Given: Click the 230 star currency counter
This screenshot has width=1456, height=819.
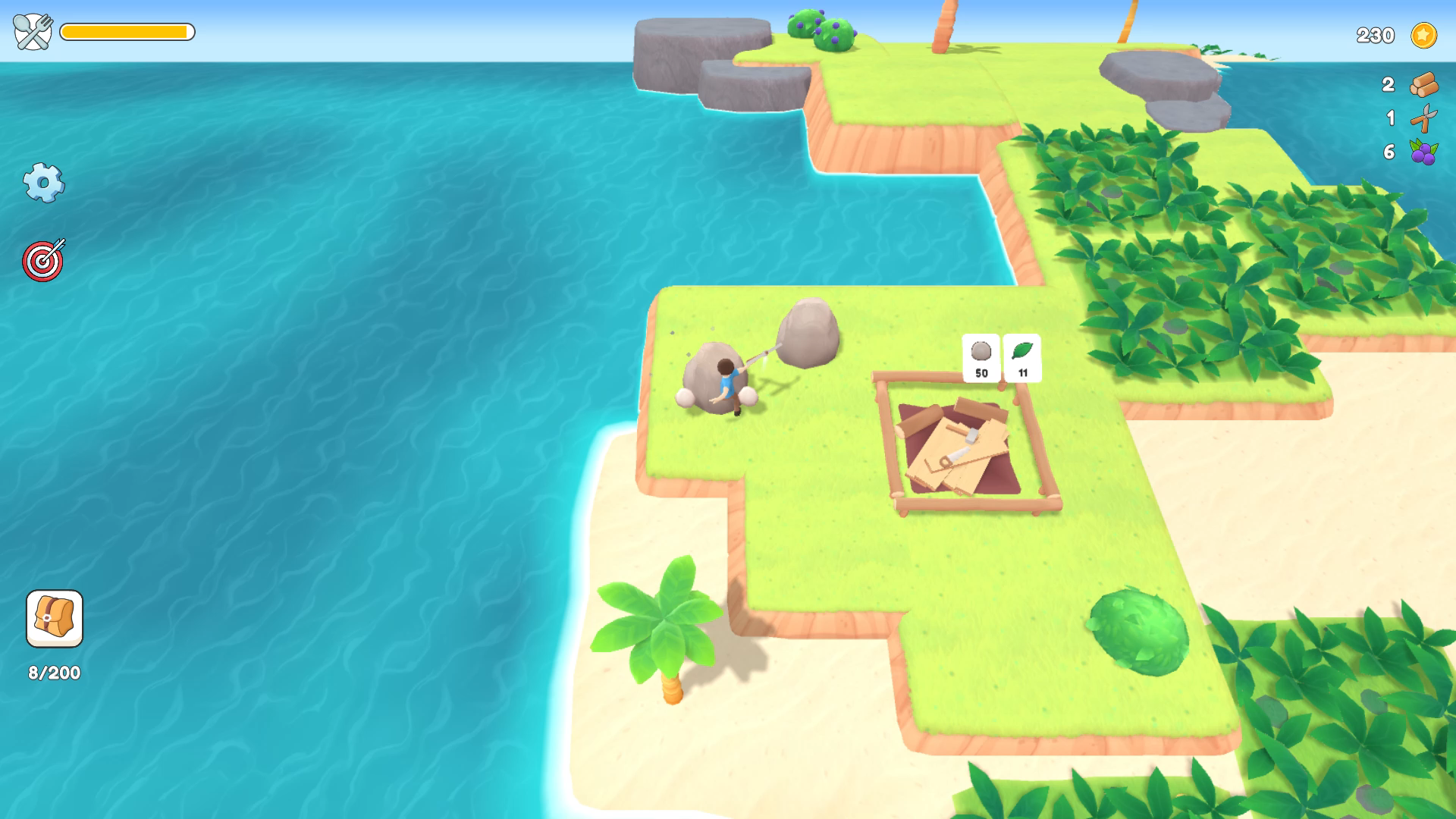Looking at the screenshot, I should click(x=1375, y=36).
